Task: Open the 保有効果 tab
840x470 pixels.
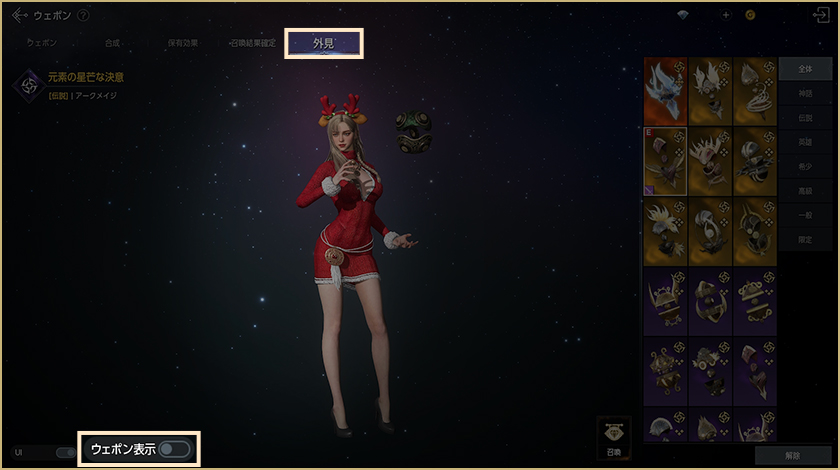Action: click(x=181, y=44)
